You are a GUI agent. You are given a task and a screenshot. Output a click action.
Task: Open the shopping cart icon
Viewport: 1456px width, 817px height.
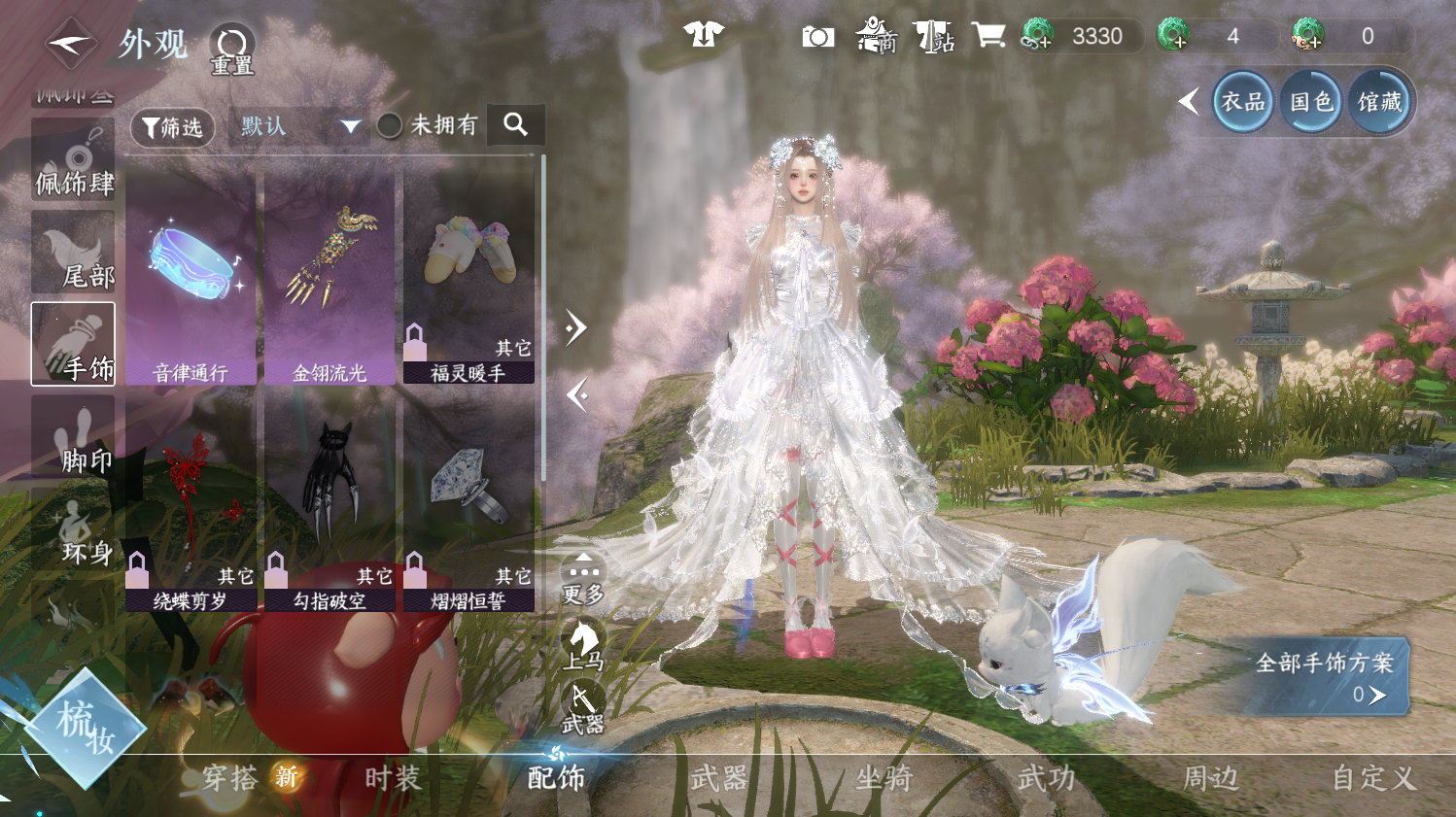click(988, 37)
